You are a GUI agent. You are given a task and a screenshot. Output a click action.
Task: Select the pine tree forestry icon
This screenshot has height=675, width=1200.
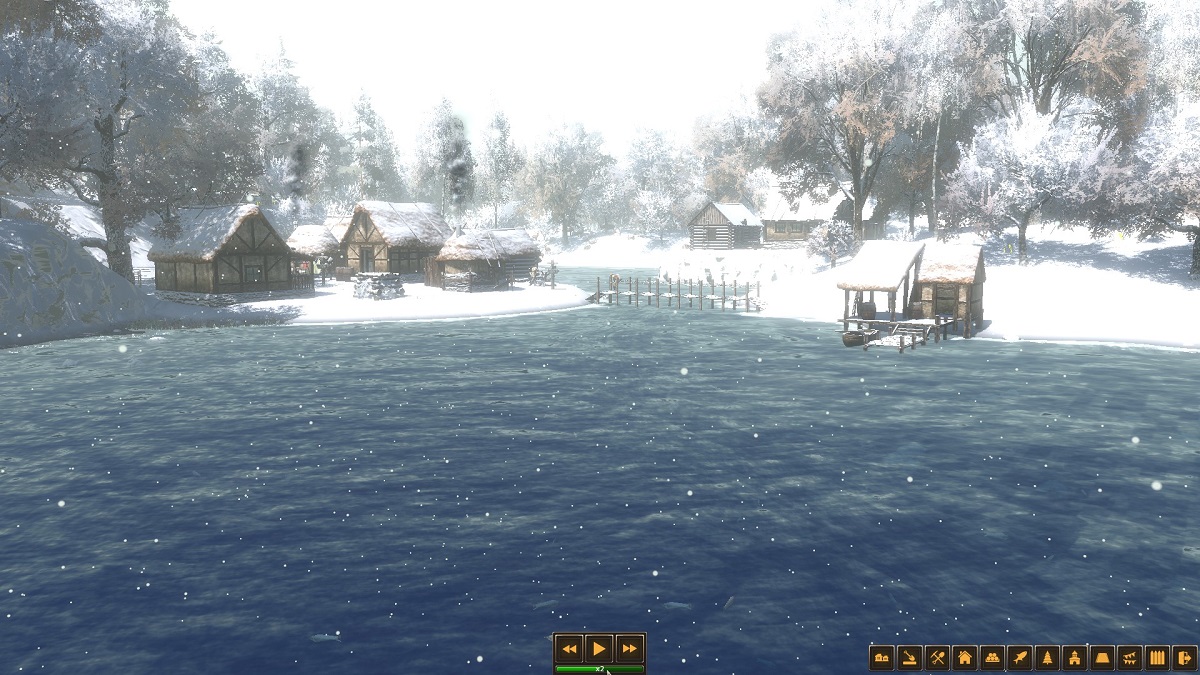pyautogui.click(x=1048, y=658)
